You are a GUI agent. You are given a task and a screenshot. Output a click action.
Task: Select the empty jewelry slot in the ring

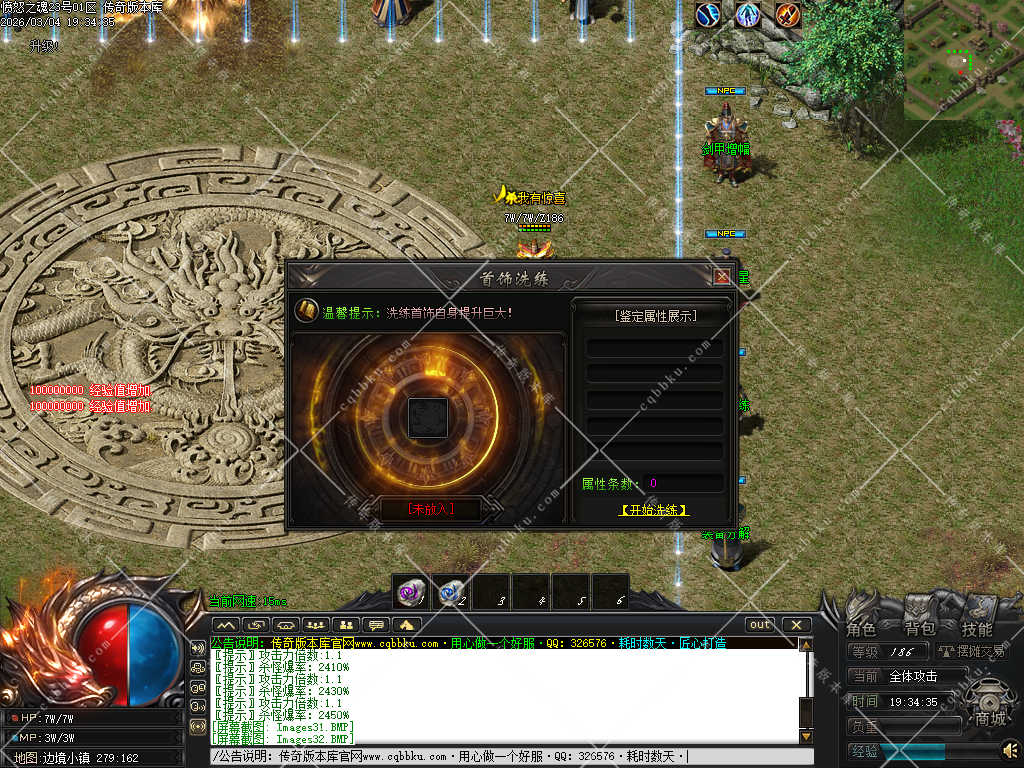coord(428,416)
